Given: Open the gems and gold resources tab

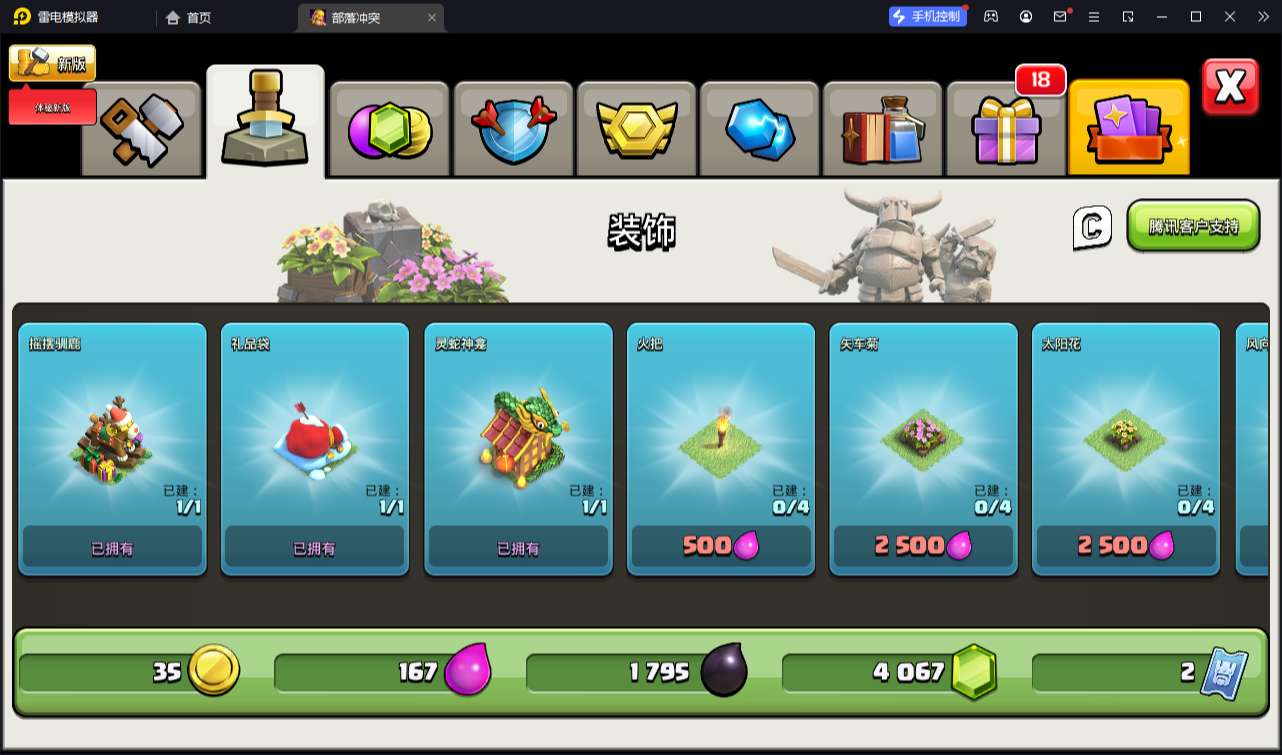Looking at the screenshot, I should 389,129.
